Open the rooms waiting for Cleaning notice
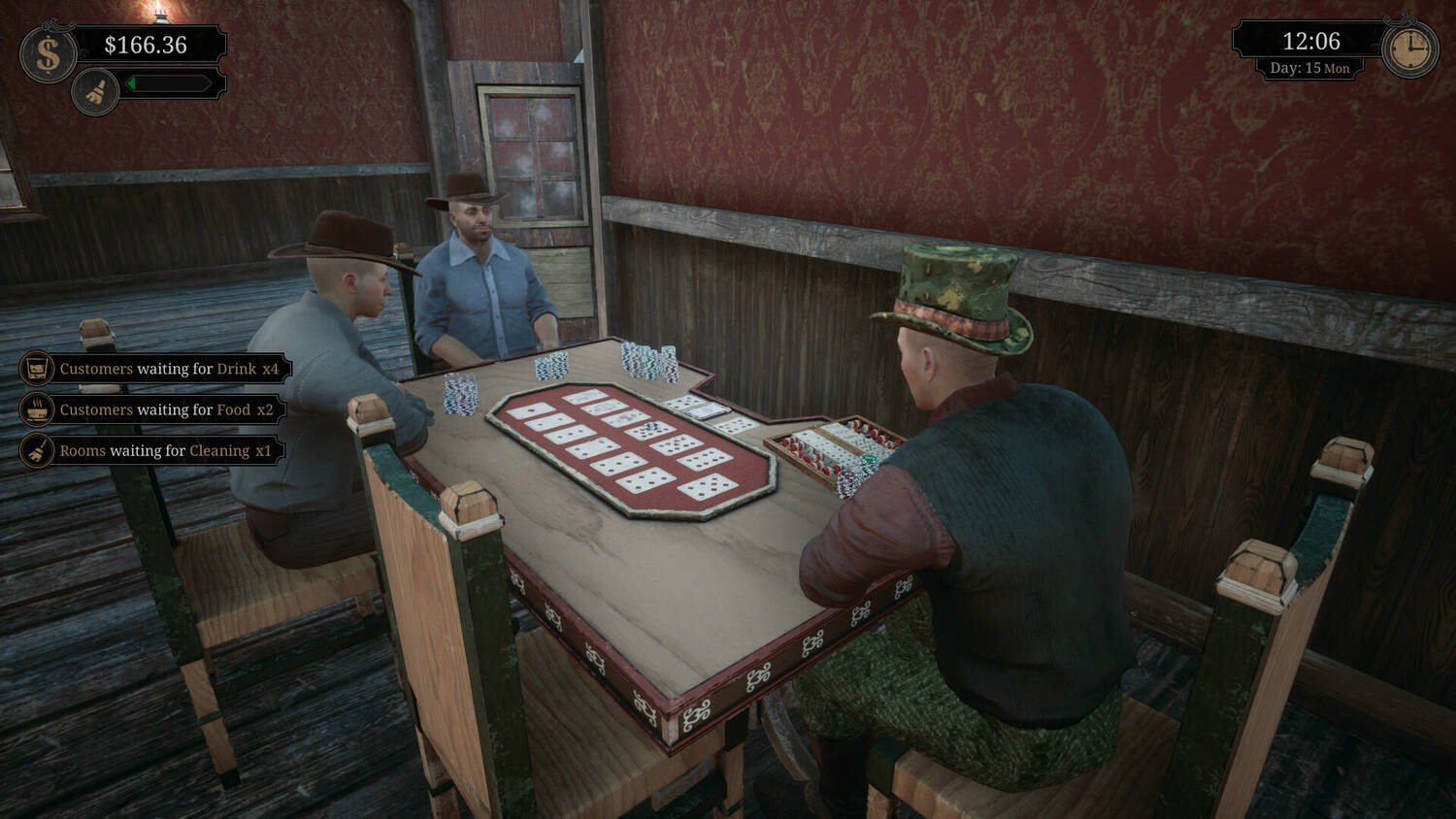The height and width of the screenshot is (819, 1456). point(152,450)
